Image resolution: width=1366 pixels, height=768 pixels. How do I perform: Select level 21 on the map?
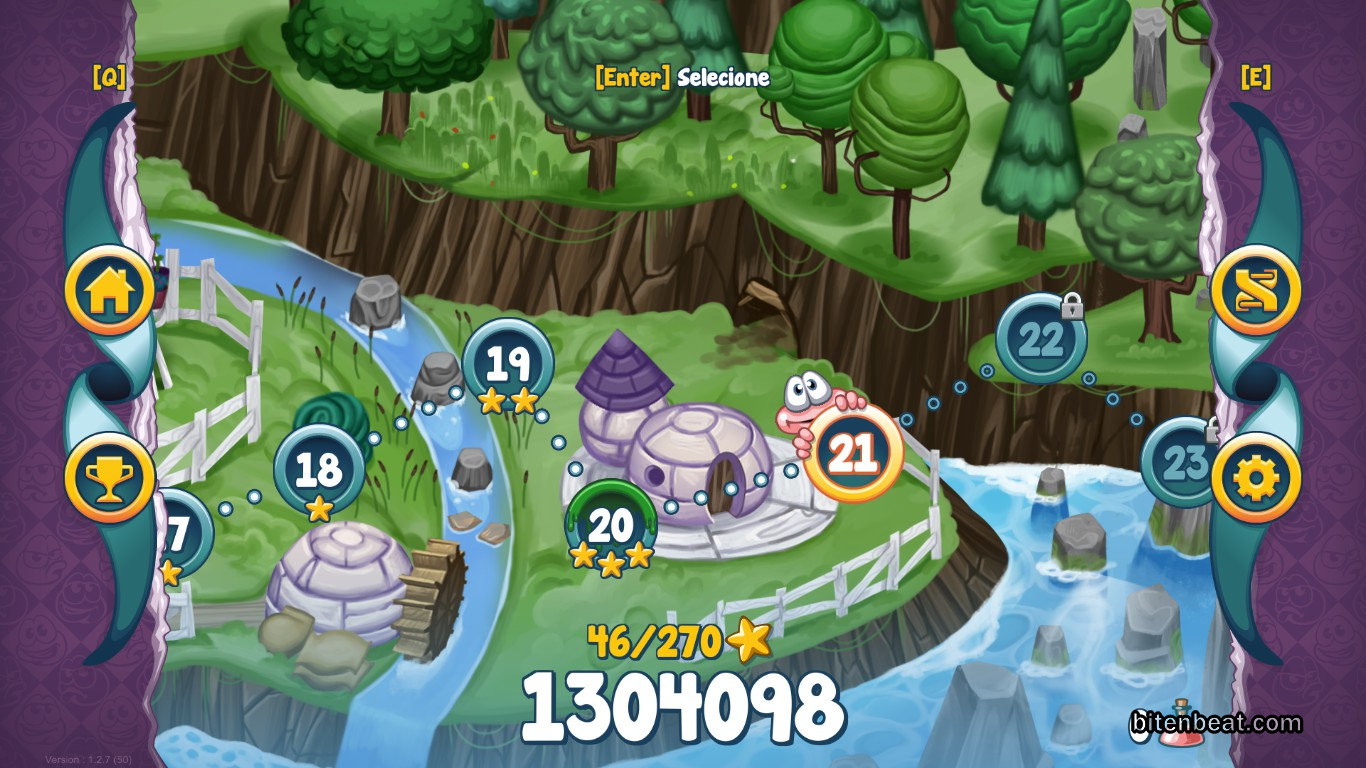[854, 454]
